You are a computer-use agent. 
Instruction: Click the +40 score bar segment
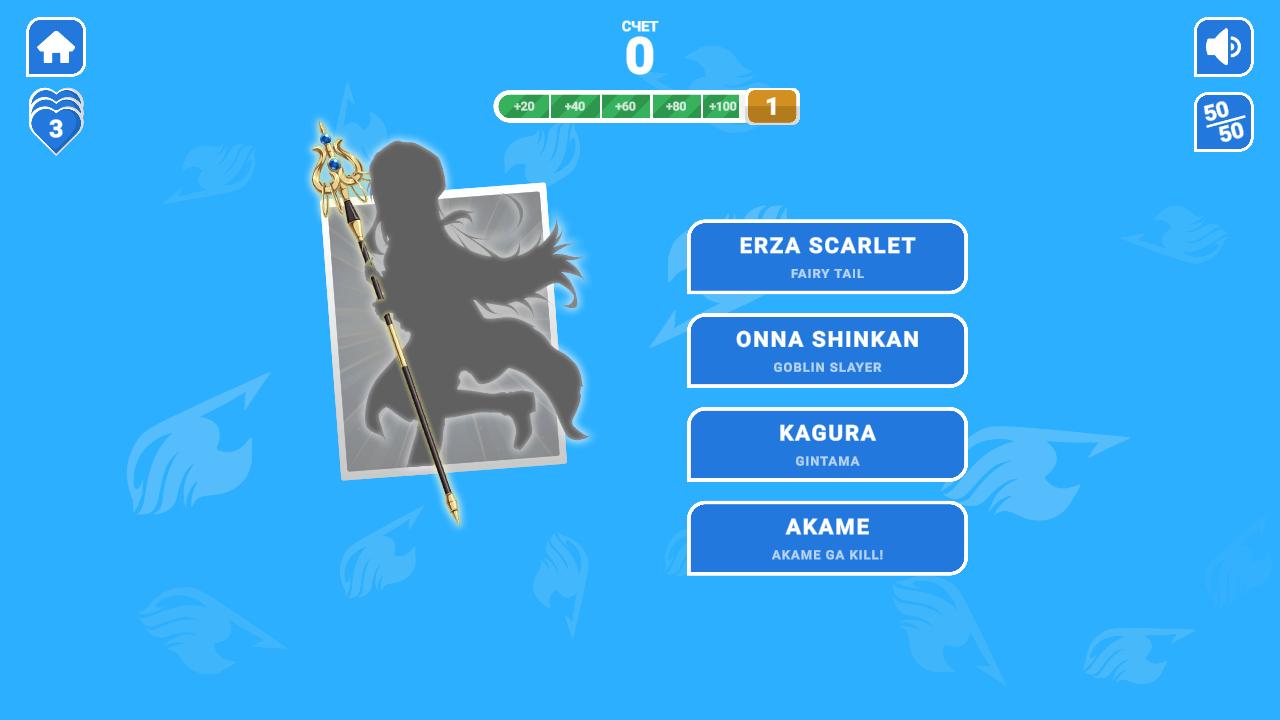click(x=575, y=106)
